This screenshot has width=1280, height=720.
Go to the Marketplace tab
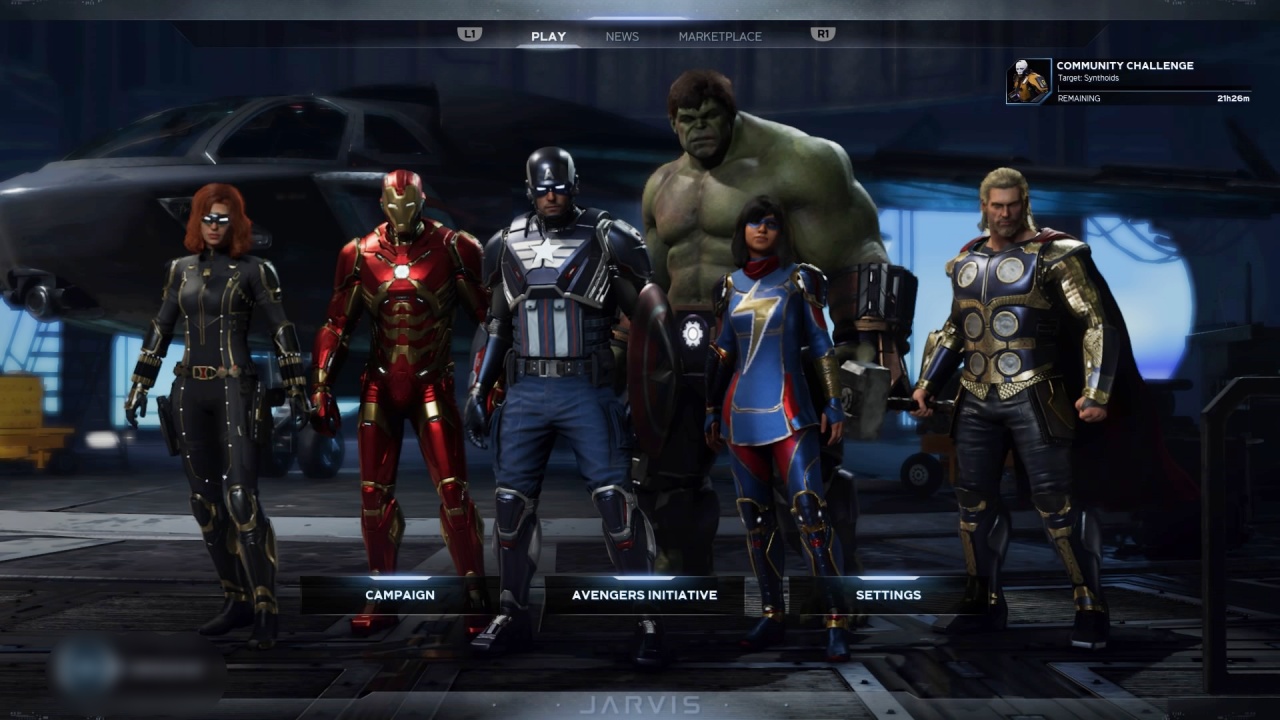(720, 37)
